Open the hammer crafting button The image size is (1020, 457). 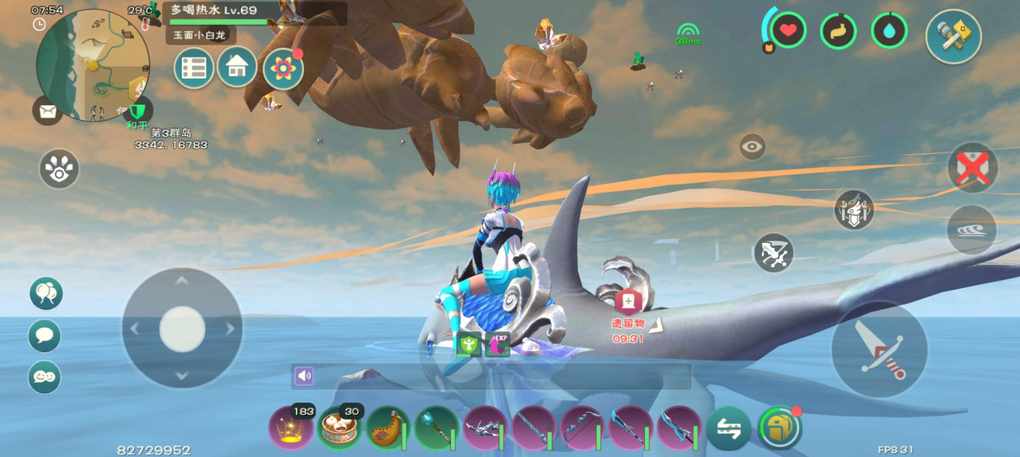(952, 36)
